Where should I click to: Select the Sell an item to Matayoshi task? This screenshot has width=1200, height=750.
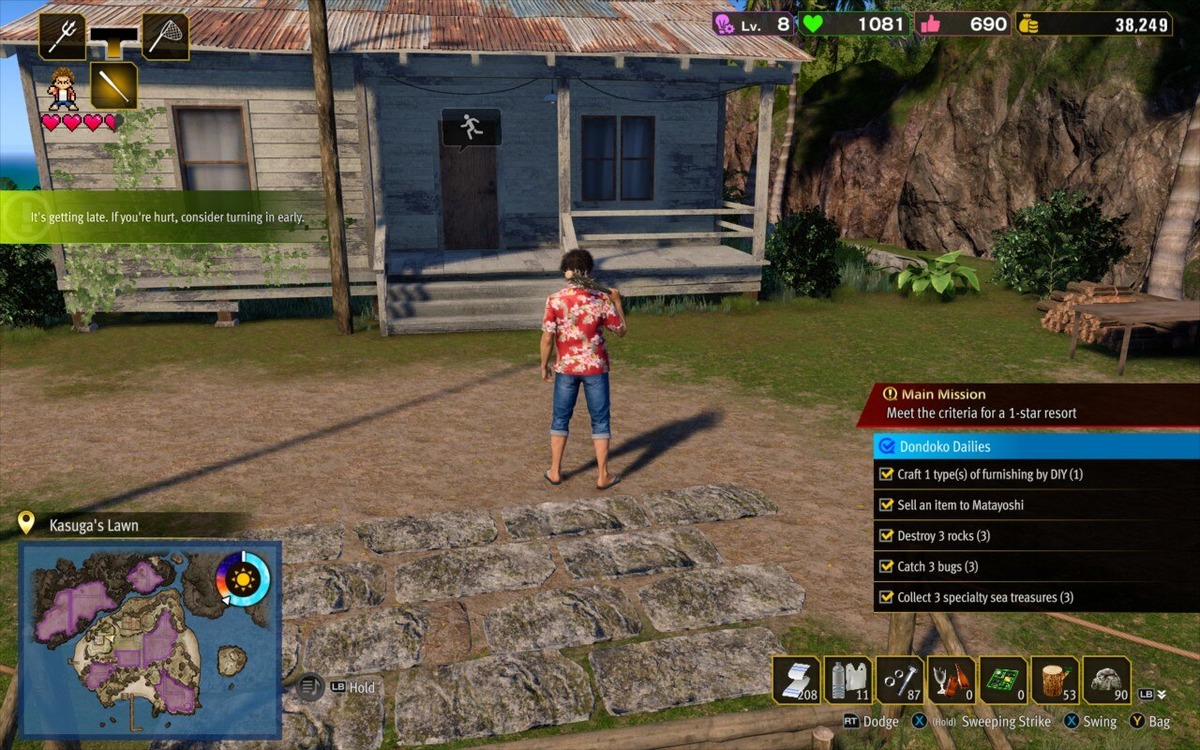point(960,505)
